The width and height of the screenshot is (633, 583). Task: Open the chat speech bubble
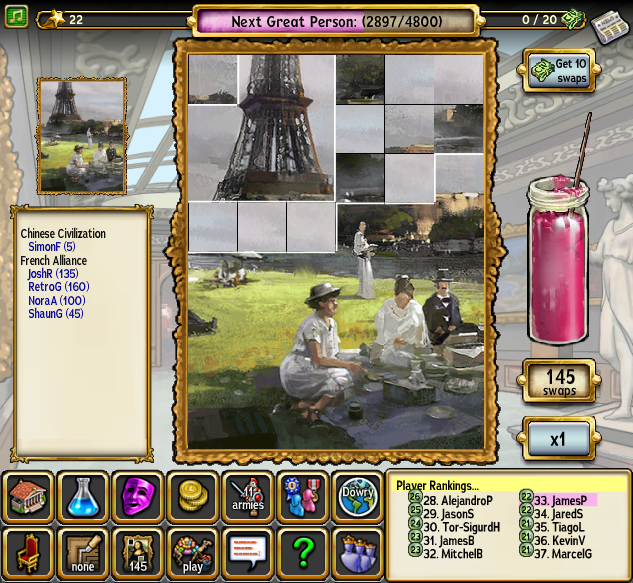tap(247, 553)
